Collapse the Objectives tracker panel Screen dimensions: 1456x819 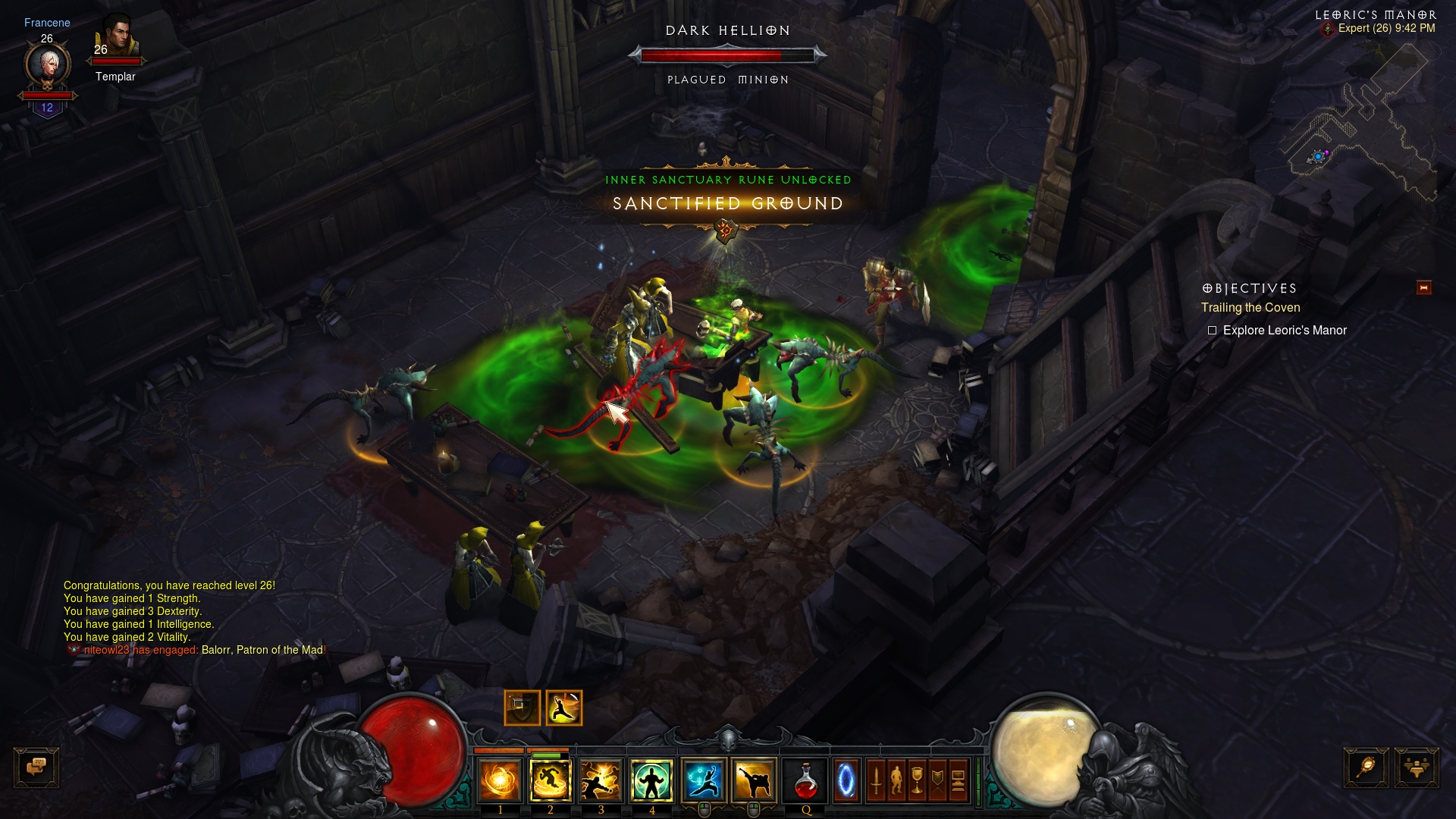click(x=1423, y=287)
